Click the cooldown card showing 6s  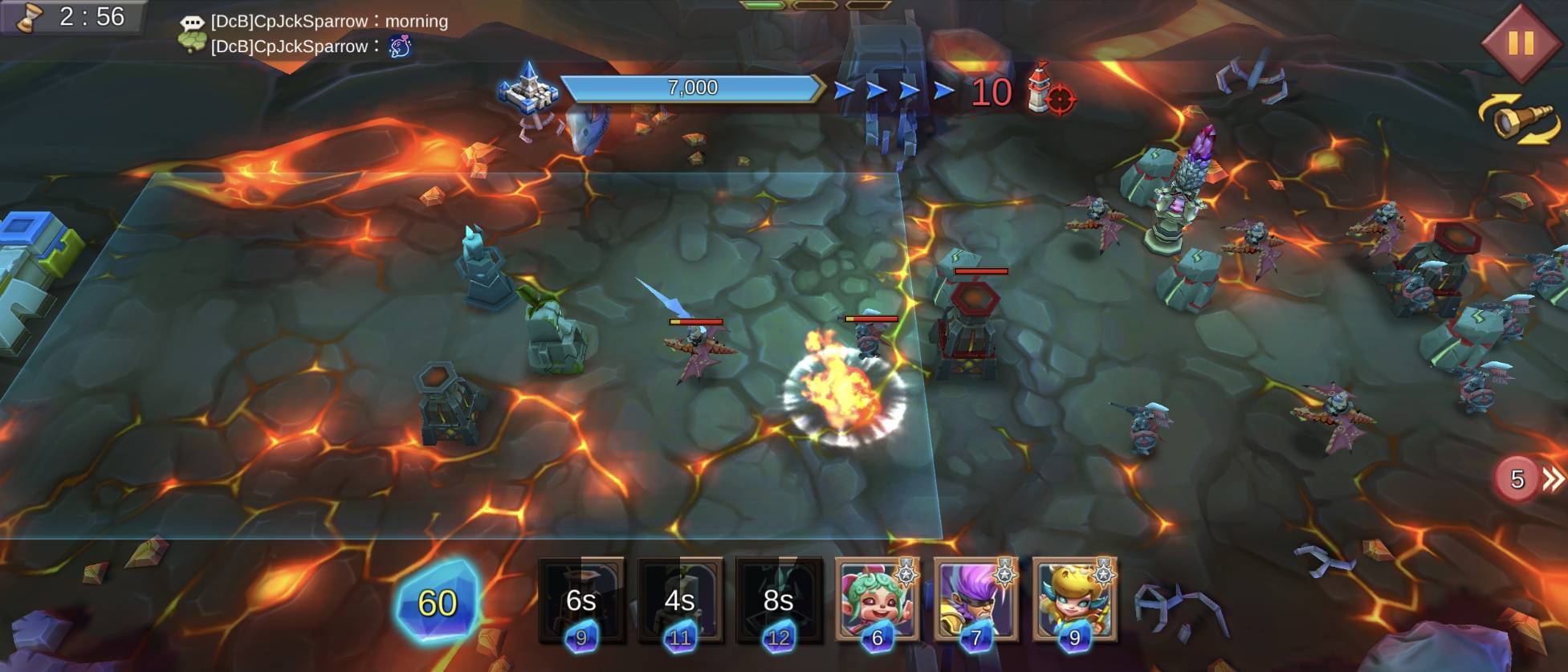581,600
